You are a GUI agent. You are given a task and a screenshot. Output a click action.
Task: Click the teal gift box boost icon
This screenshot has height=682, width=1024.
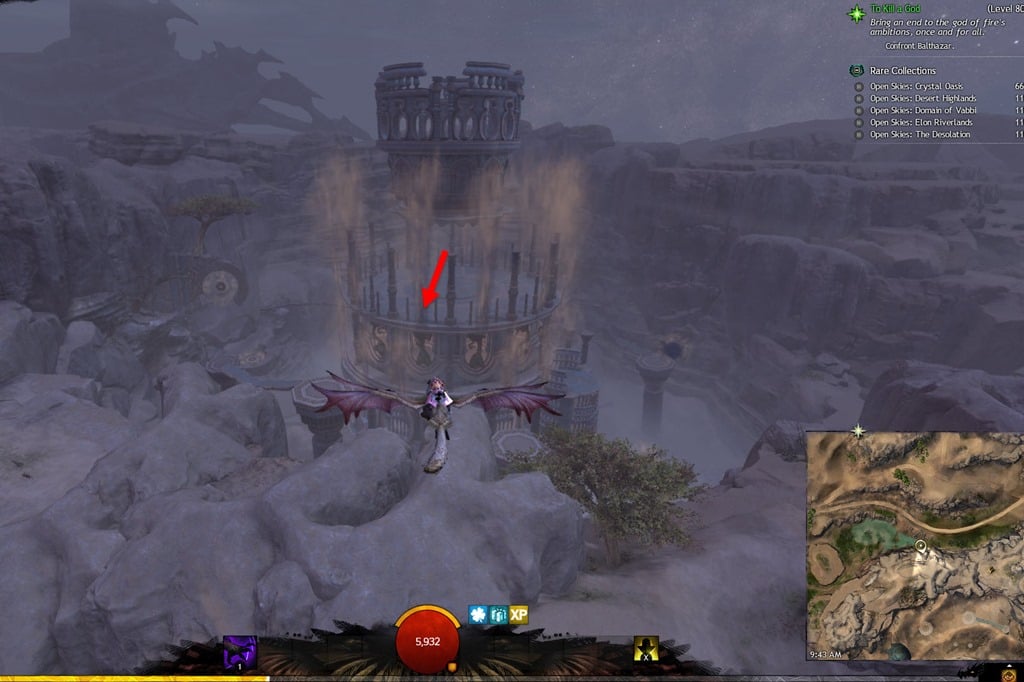[498, 615]
